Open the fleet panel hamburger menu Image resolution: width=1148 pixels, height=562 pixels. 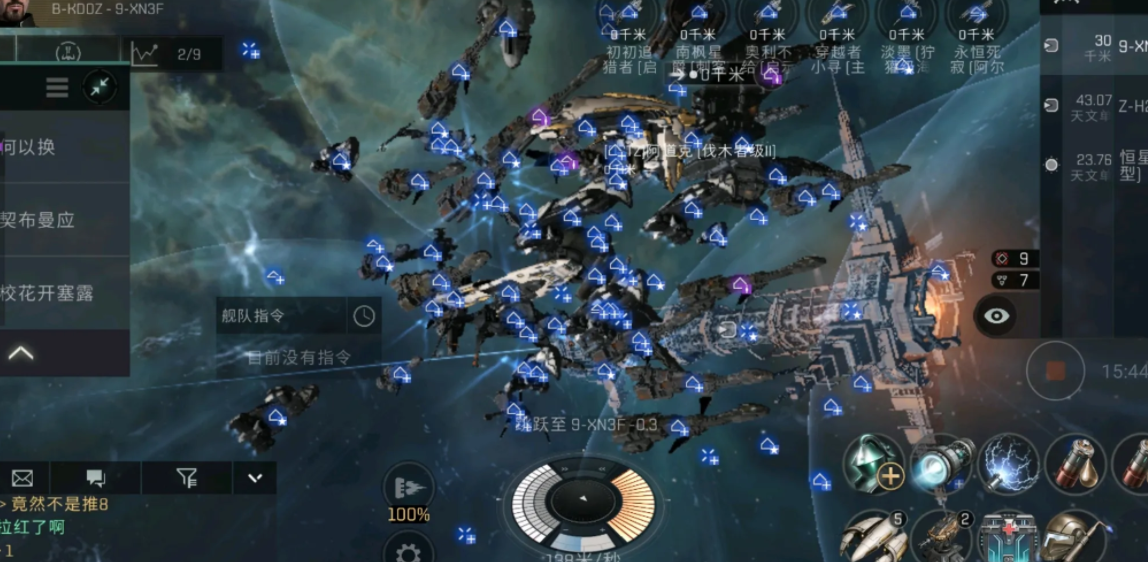pyautogui.click(x=57, y=88)
